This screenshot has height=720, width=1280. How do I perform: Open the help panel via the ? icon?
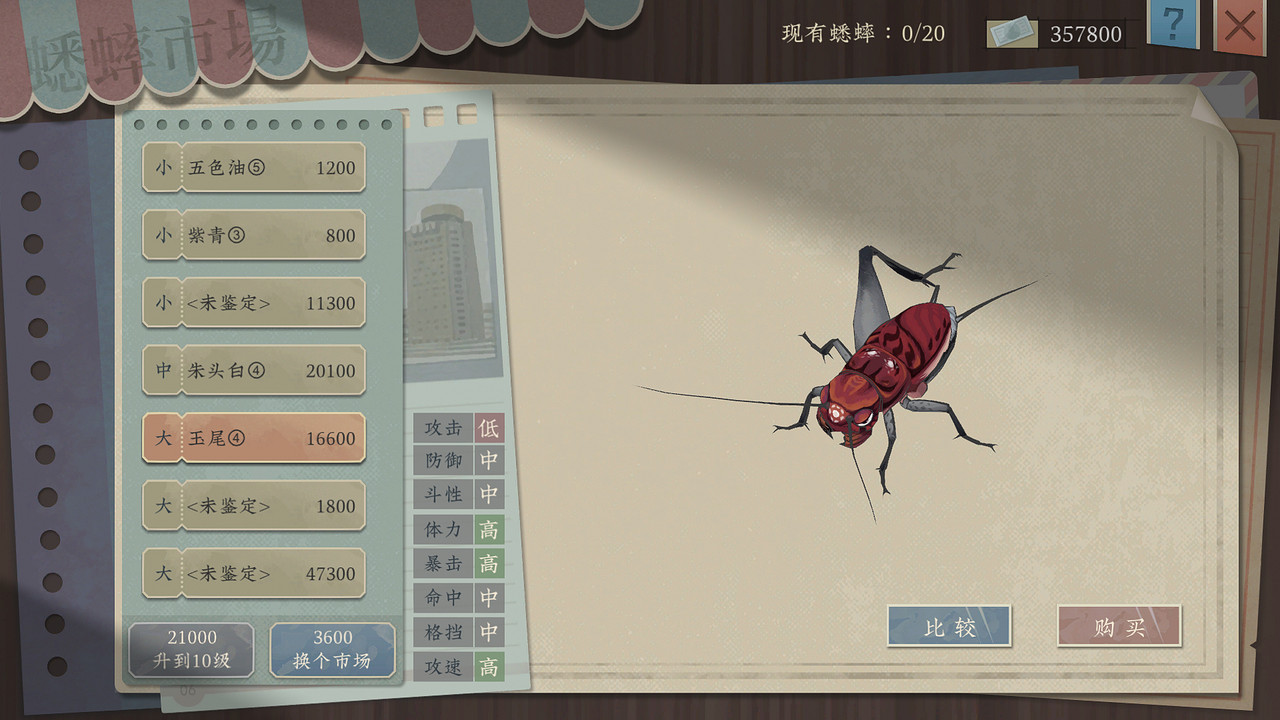1172,27
